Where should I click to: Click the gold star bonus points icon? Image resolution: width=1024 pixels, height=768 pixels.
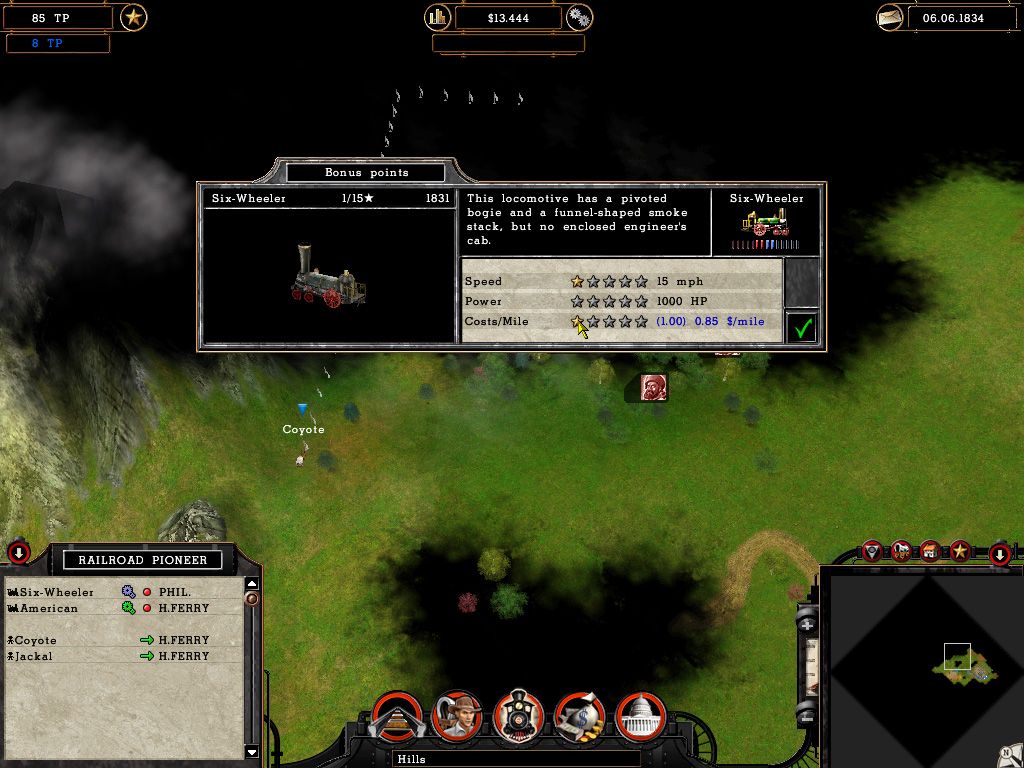pos(133,17)
